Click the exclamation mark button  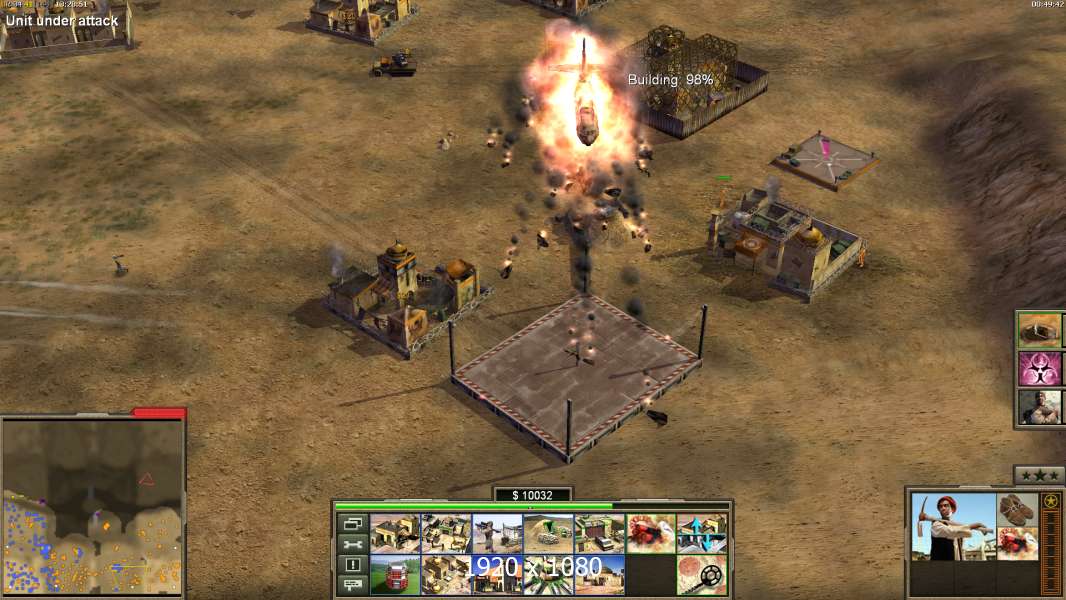tap(352, 565)
